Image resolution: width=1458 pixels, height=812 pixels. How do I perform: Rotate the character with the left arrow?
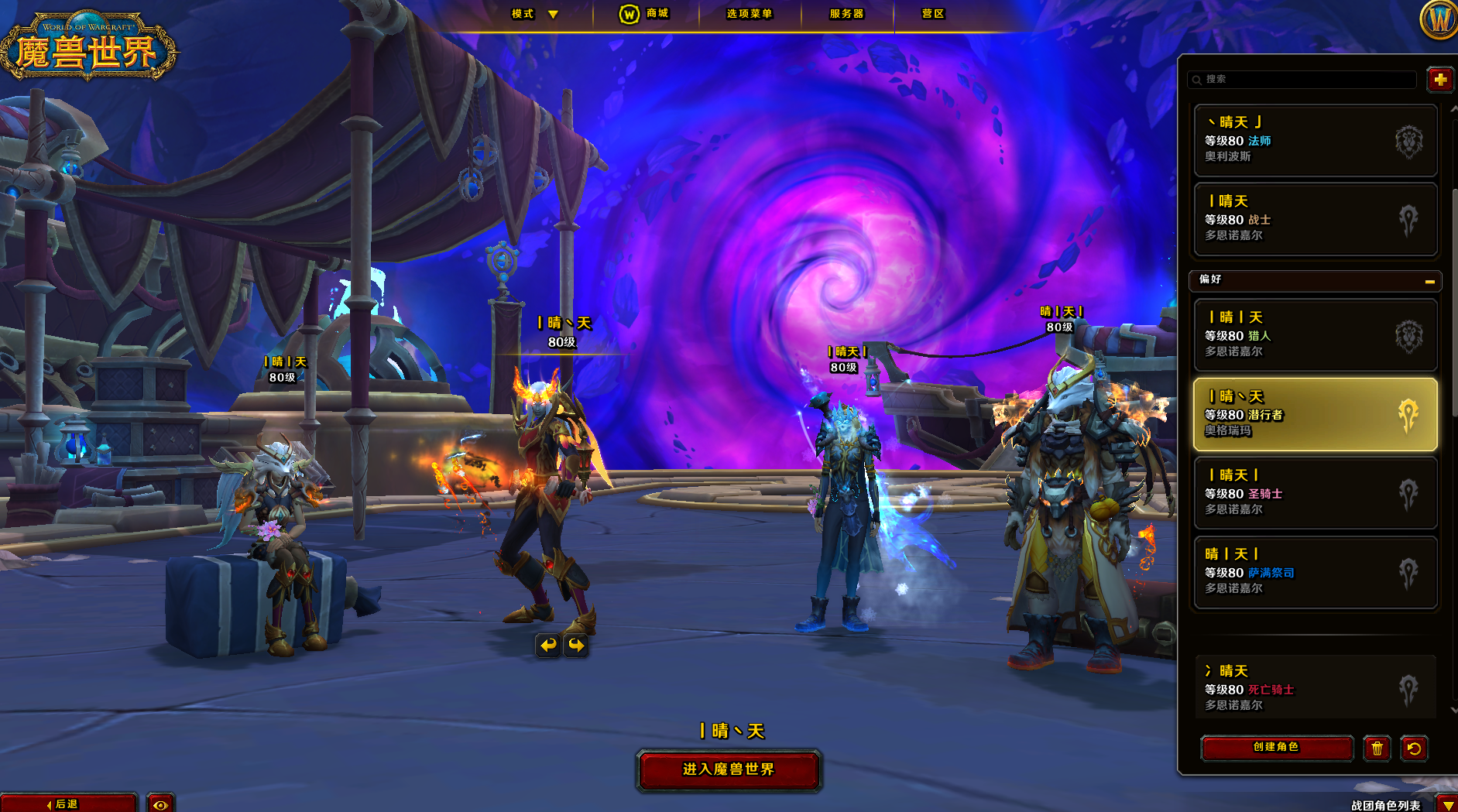coord(548,645)
